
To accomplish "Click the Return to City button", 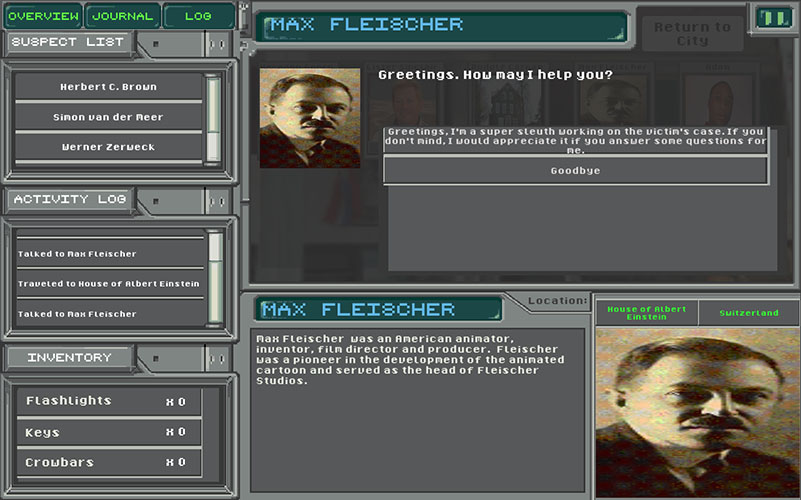I will [x=692, y=34].
